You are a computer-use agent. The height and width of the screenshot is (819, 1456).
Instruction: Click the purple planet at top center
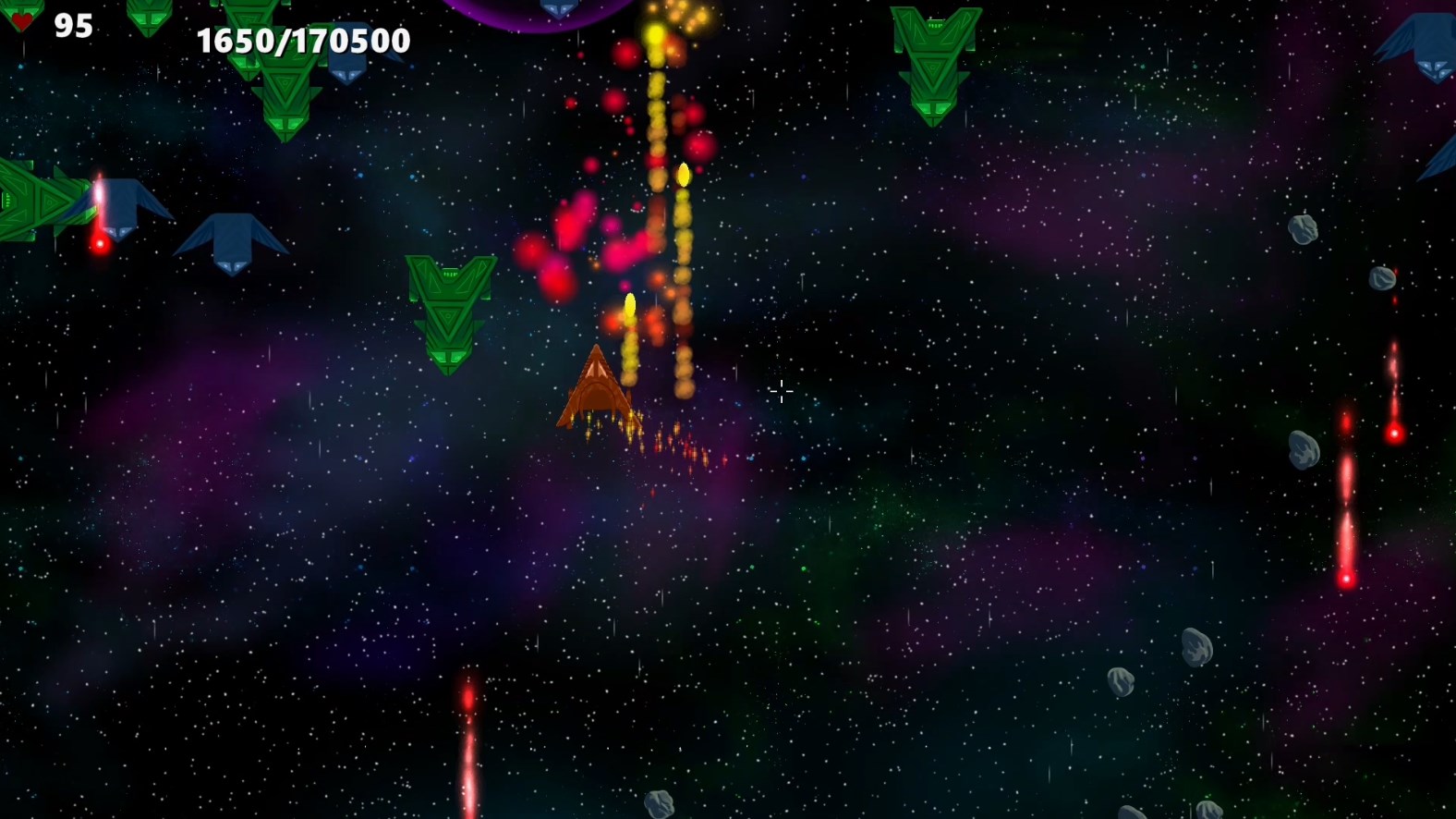[536, 9]
